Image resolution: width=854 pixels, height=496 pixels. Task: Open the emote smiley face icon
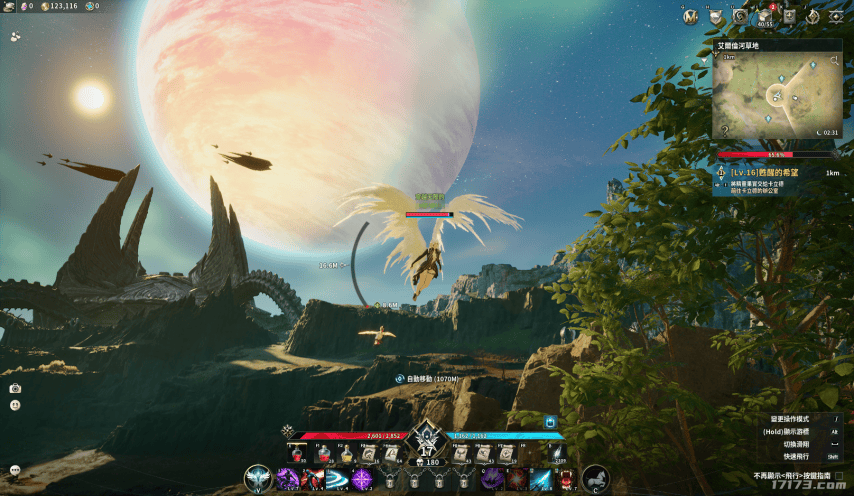pos(15,405)
